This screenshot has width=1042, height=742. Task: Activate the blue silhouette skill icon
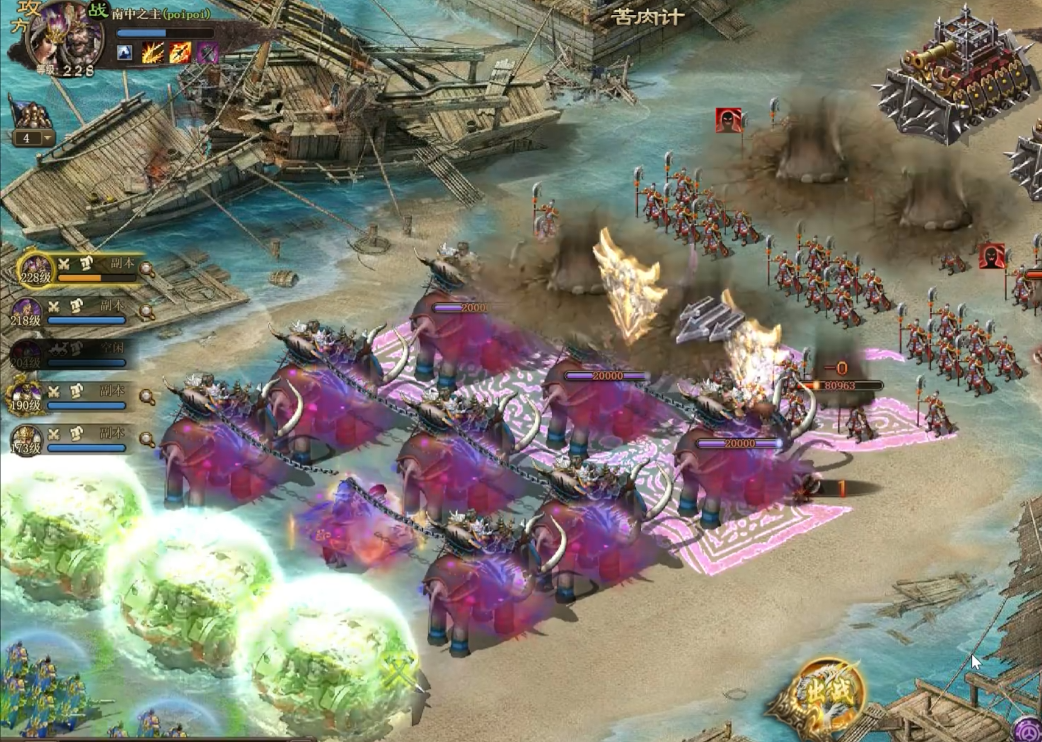coord(125,51)
